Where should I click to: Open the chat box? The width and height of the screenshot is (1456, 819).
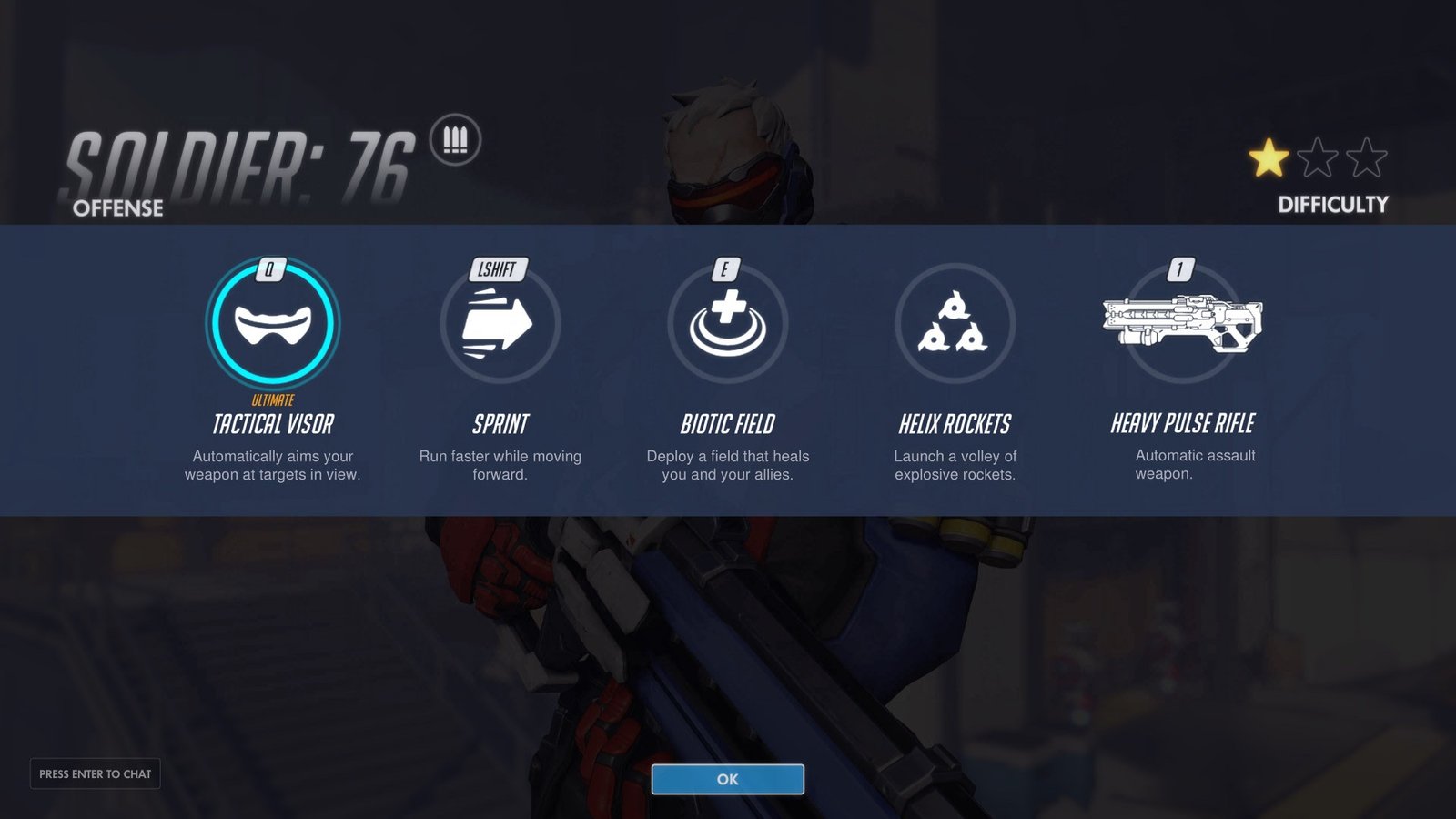click(x=96, y=773)
